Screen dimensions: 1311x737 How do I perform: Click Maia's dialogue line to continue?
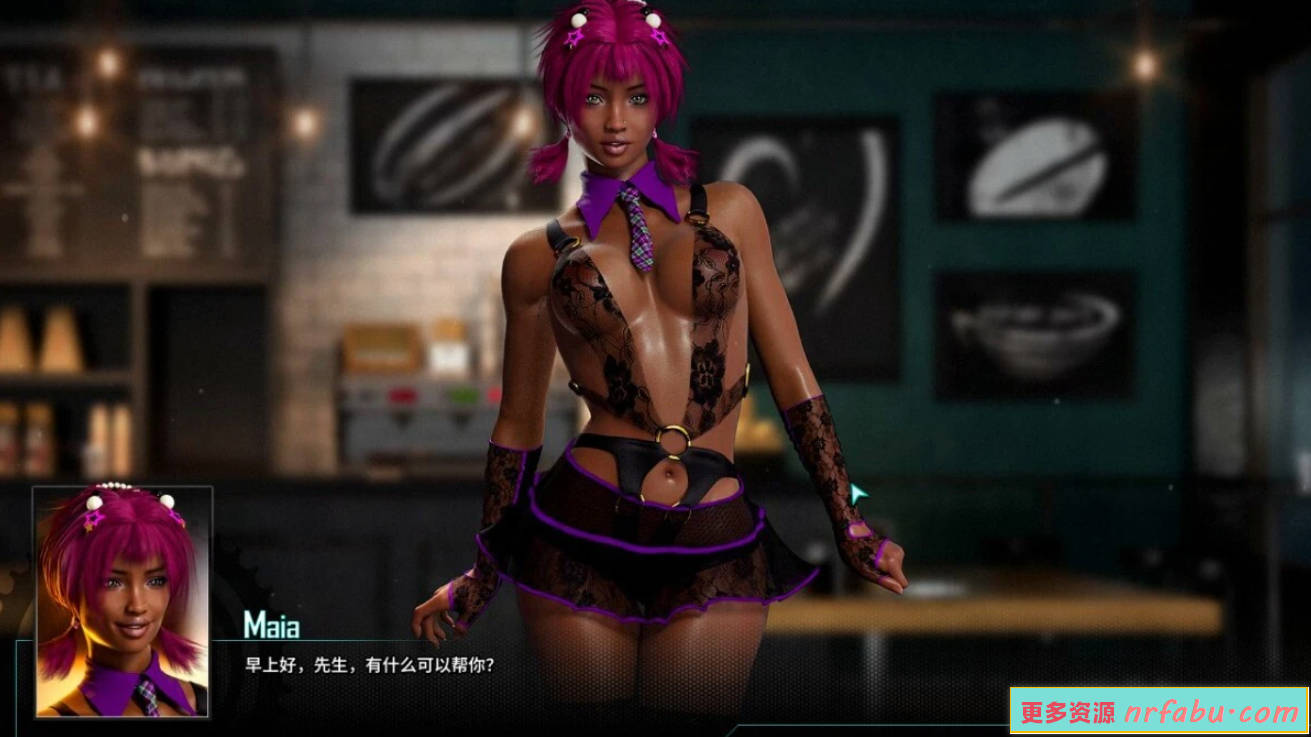pyautogui.click(x=370, y=665)
